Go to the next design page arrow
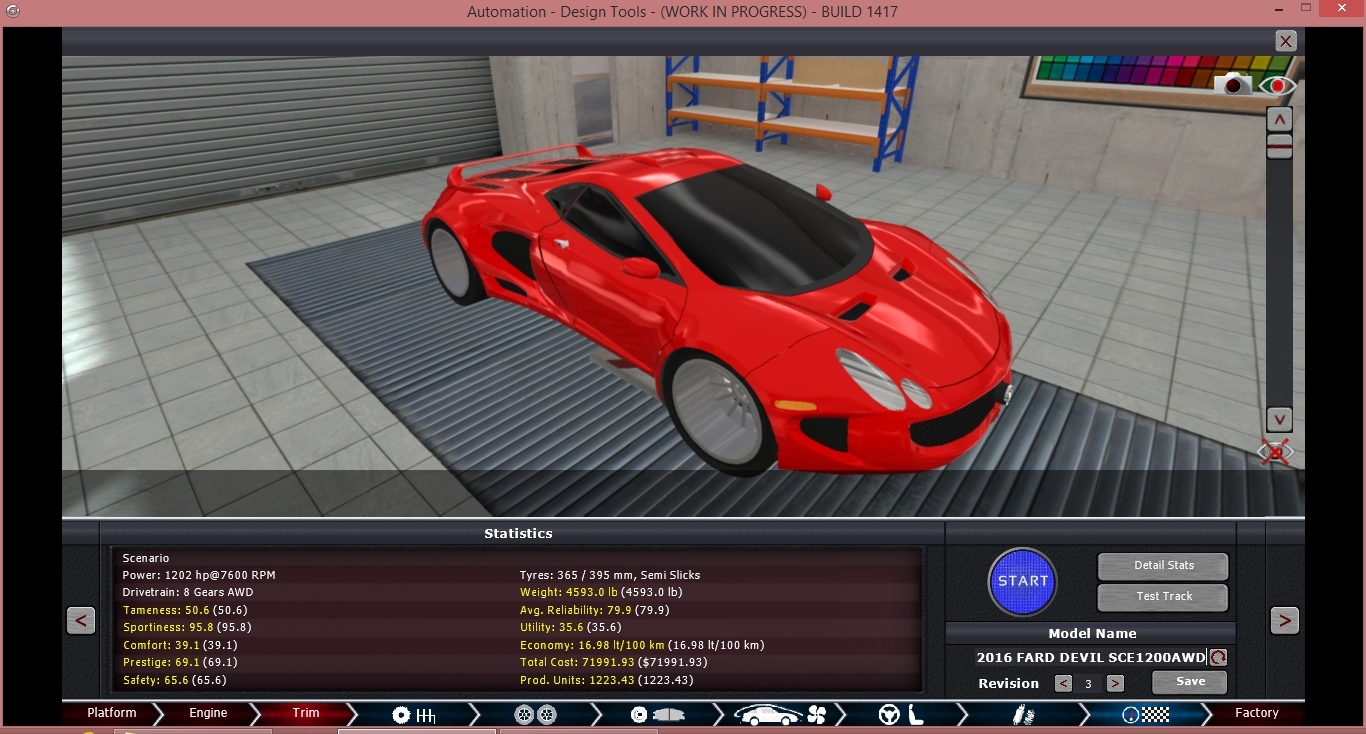The image size is (1366, 734). pos(1285,621)
